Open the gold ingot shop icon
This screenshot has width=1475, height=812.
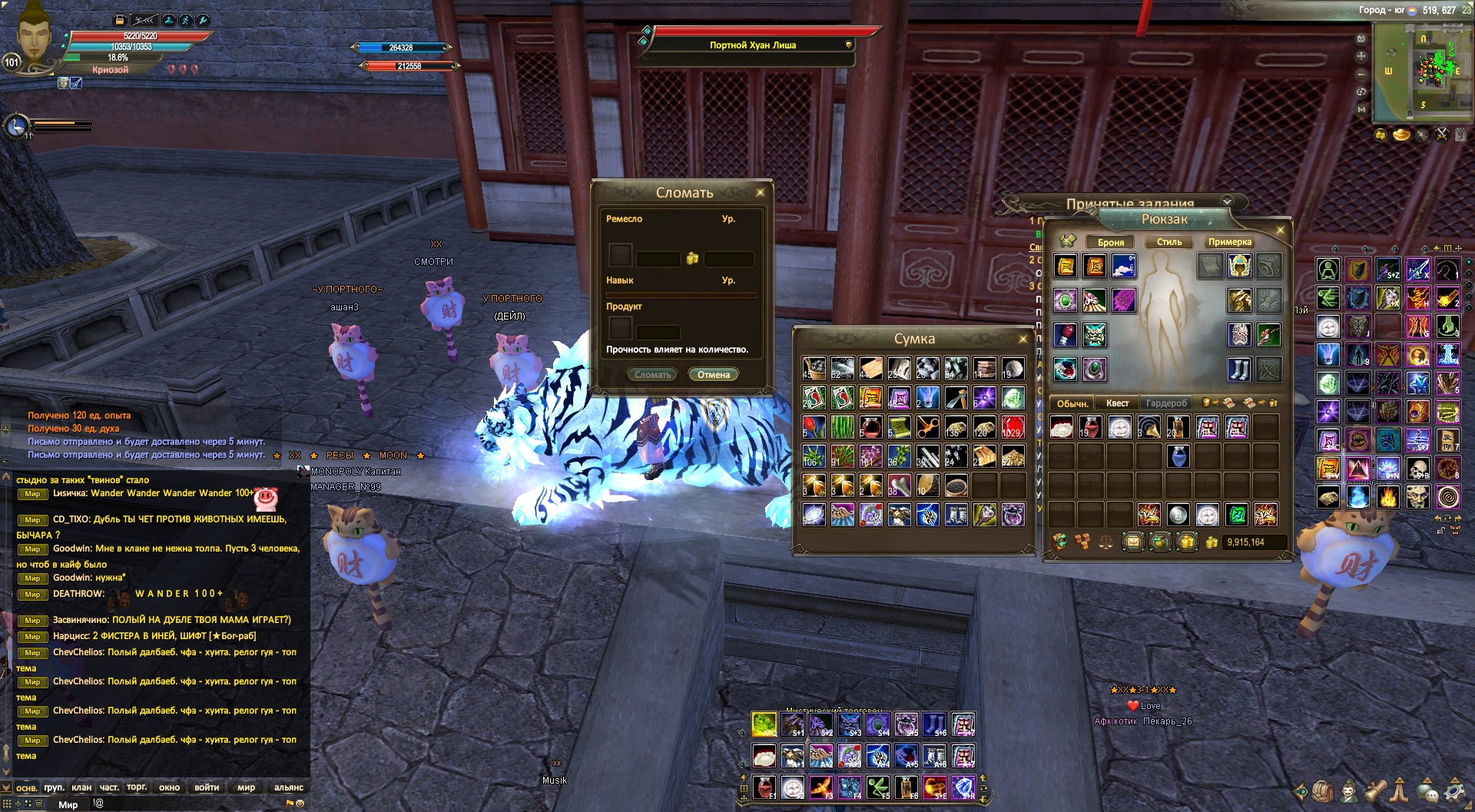pyautogui.click(x=1401, y=135)
